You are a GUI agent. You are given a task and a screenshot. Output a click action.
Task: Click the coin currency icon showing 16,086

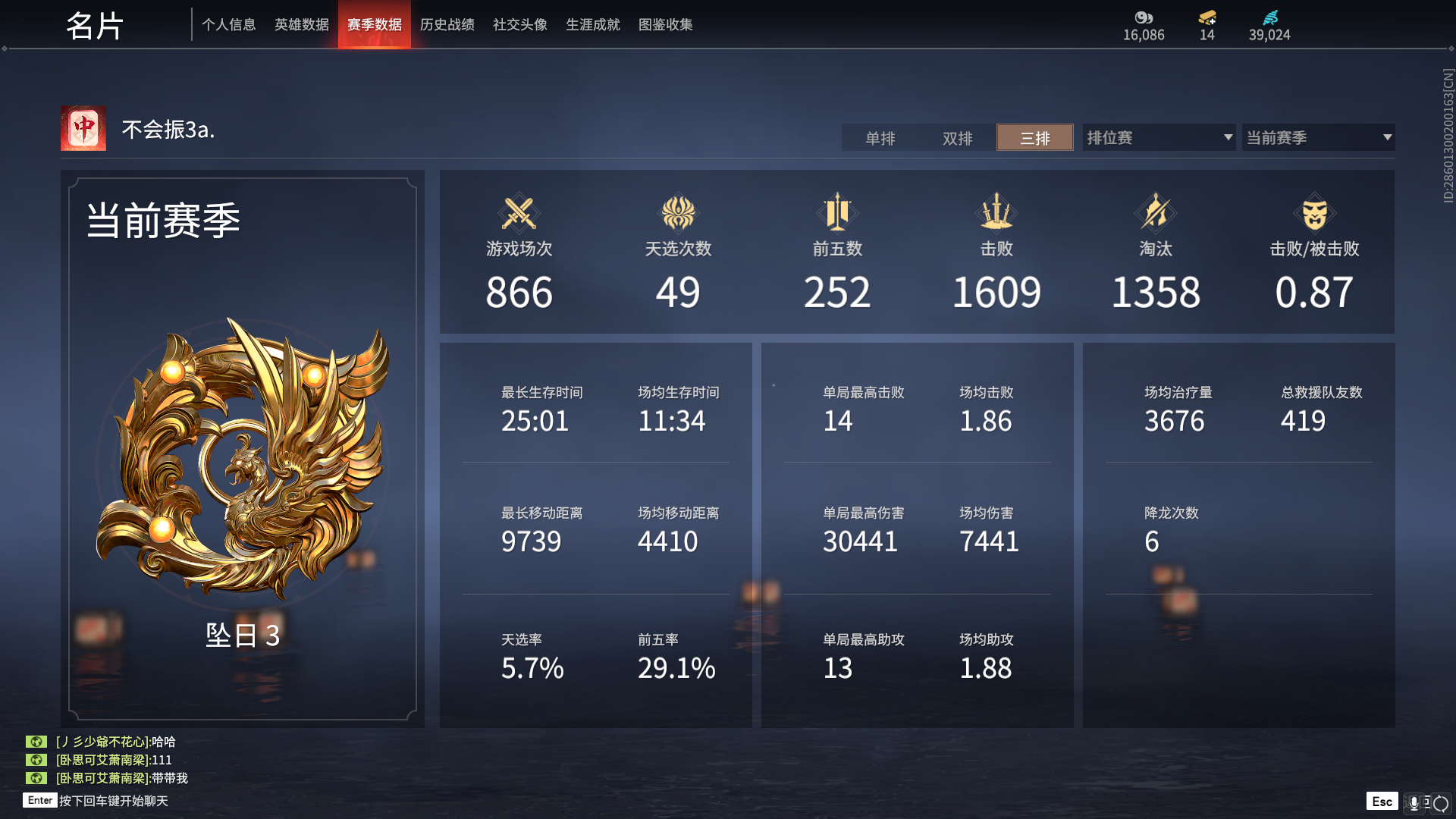1144,19
